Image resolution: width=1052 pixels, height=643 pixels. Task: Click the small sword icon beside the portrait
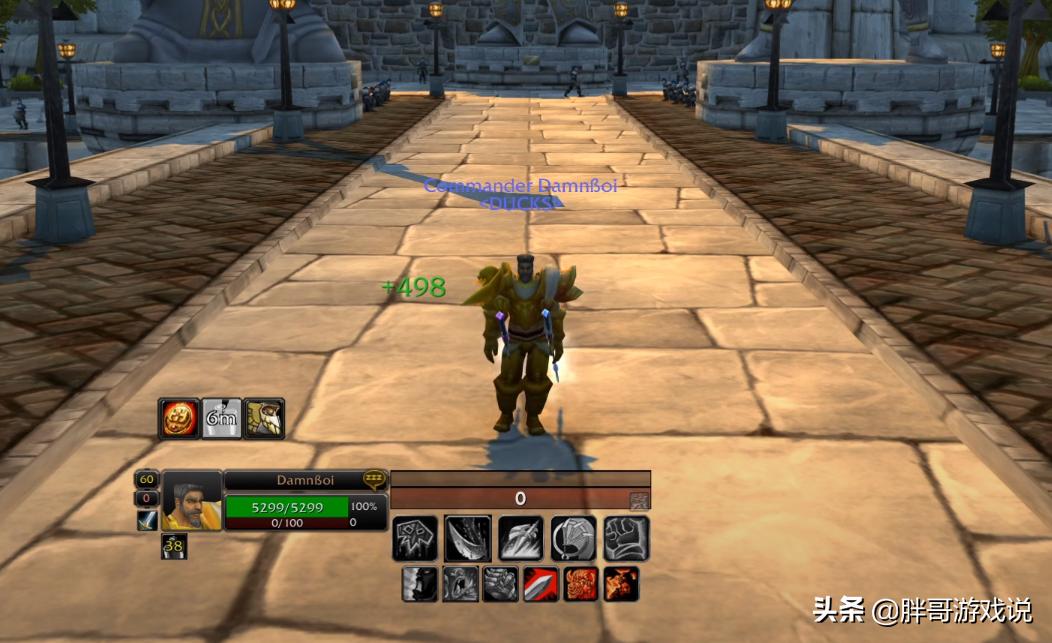coord(148,519)
